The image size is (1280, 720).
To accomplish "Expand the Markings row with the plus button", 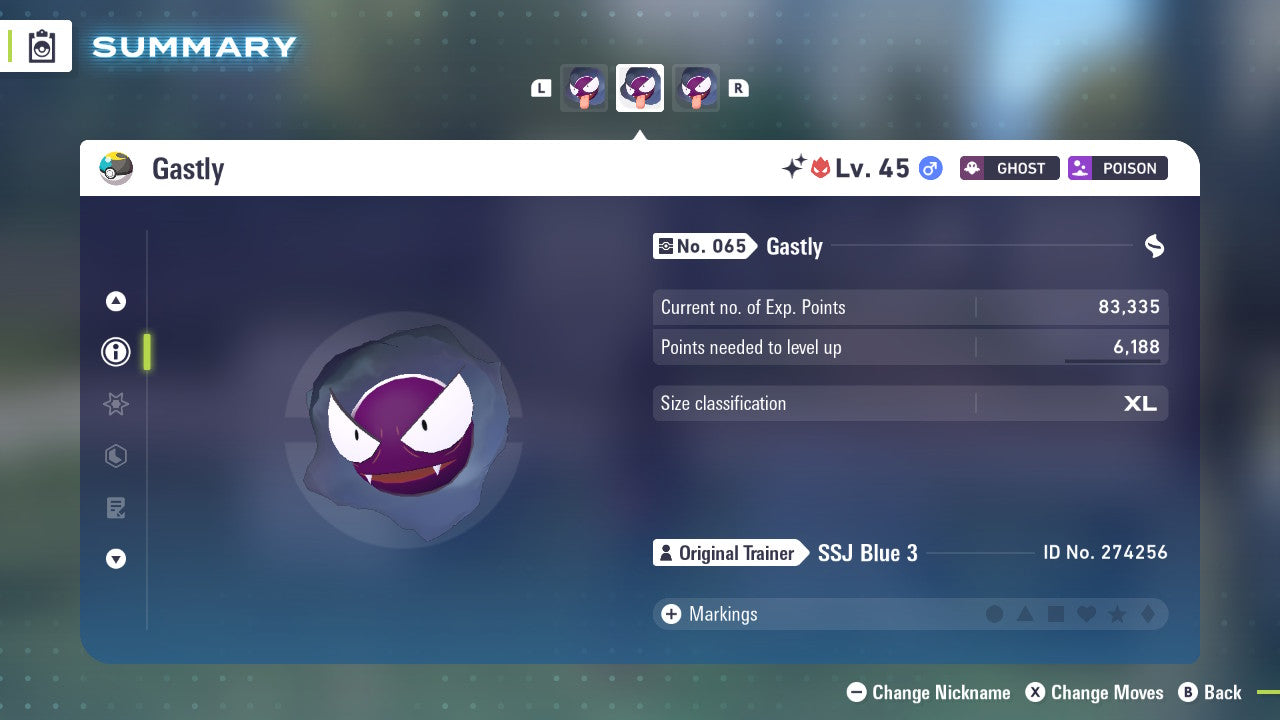I will (x=670, y=614).
